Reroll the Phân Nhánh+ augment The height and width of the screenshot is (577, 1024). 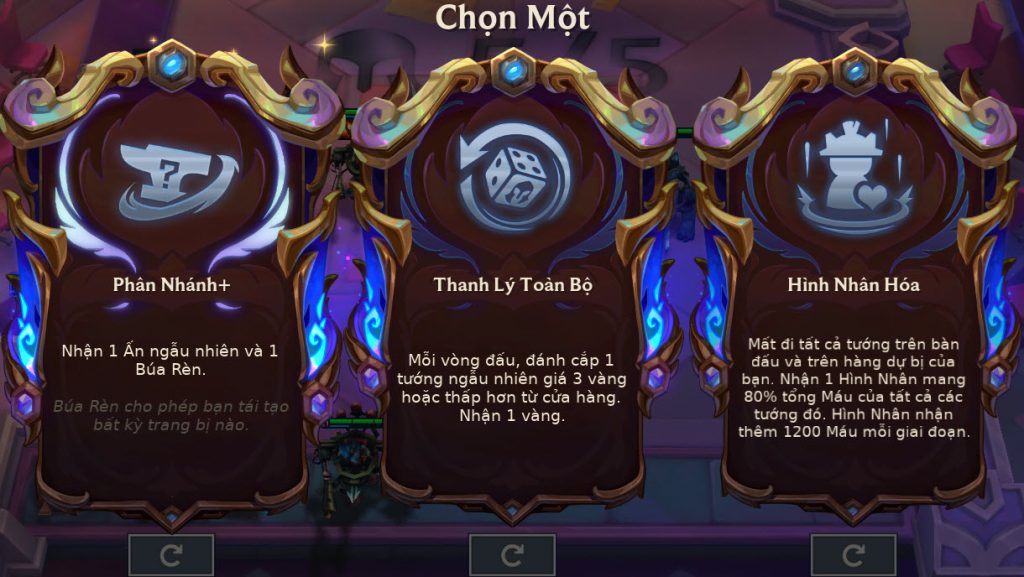(171, 555)
